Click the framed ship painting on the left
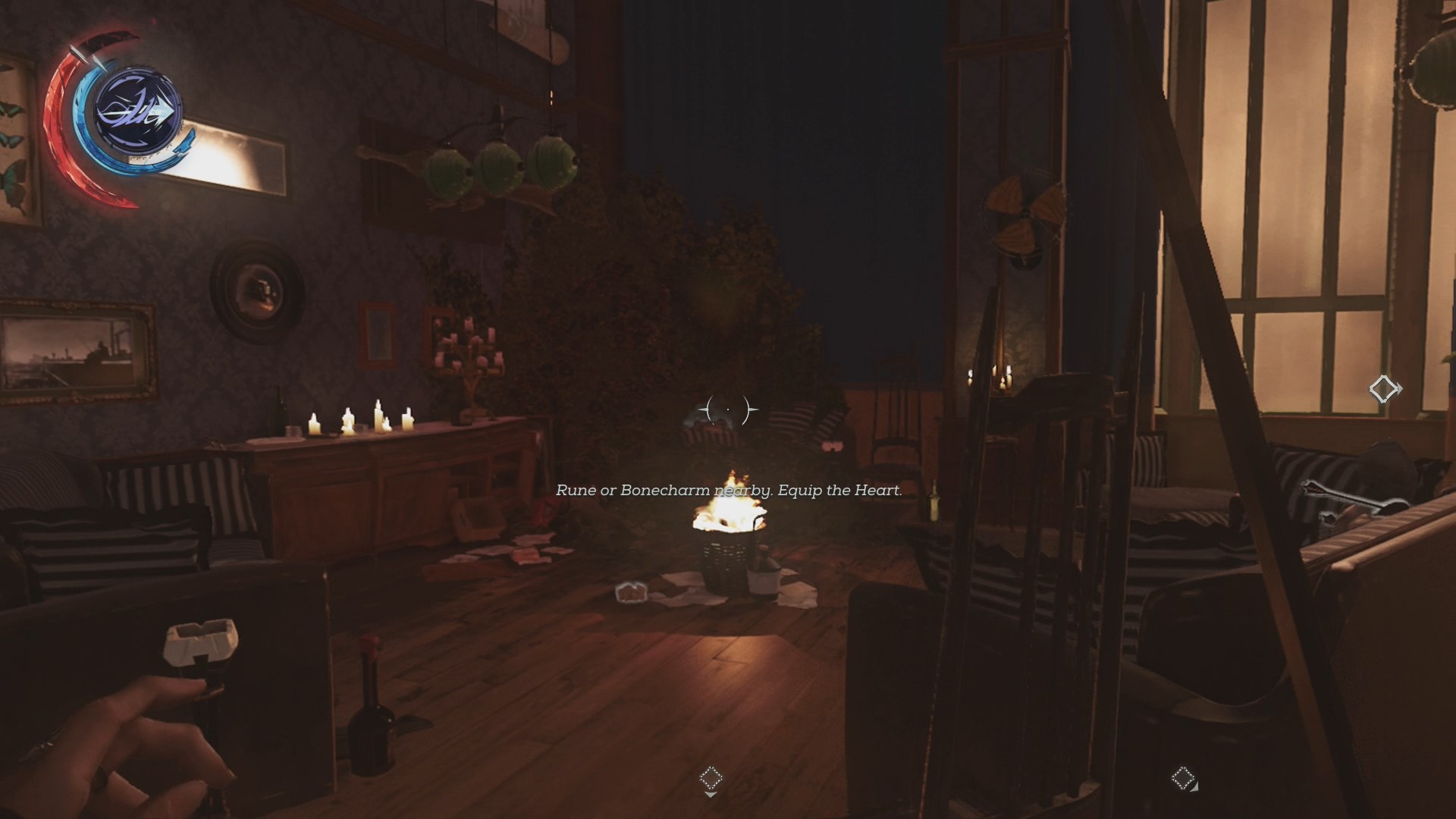Image resolution: width=1456 pixels, height=819 pixels. click(76, 349)
